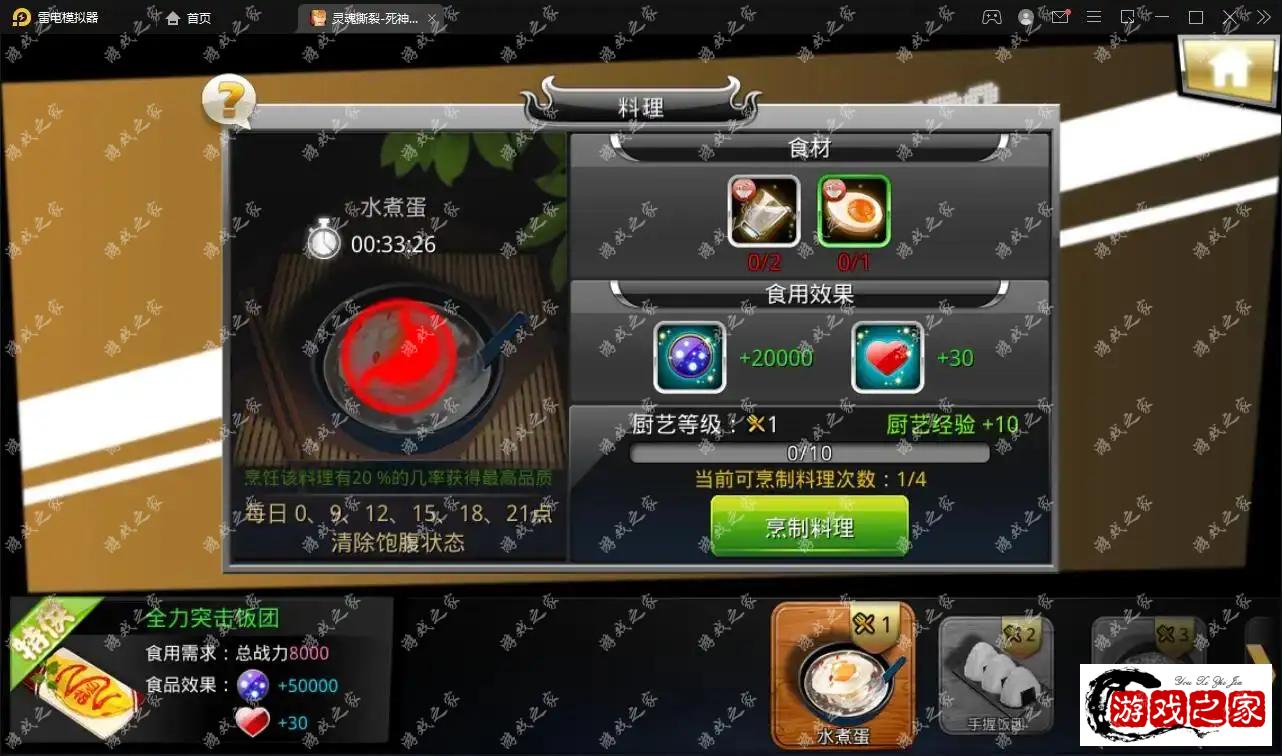Open the yellow question mark help
This screenshot has width=1282, height=756.
pos(229,101)
